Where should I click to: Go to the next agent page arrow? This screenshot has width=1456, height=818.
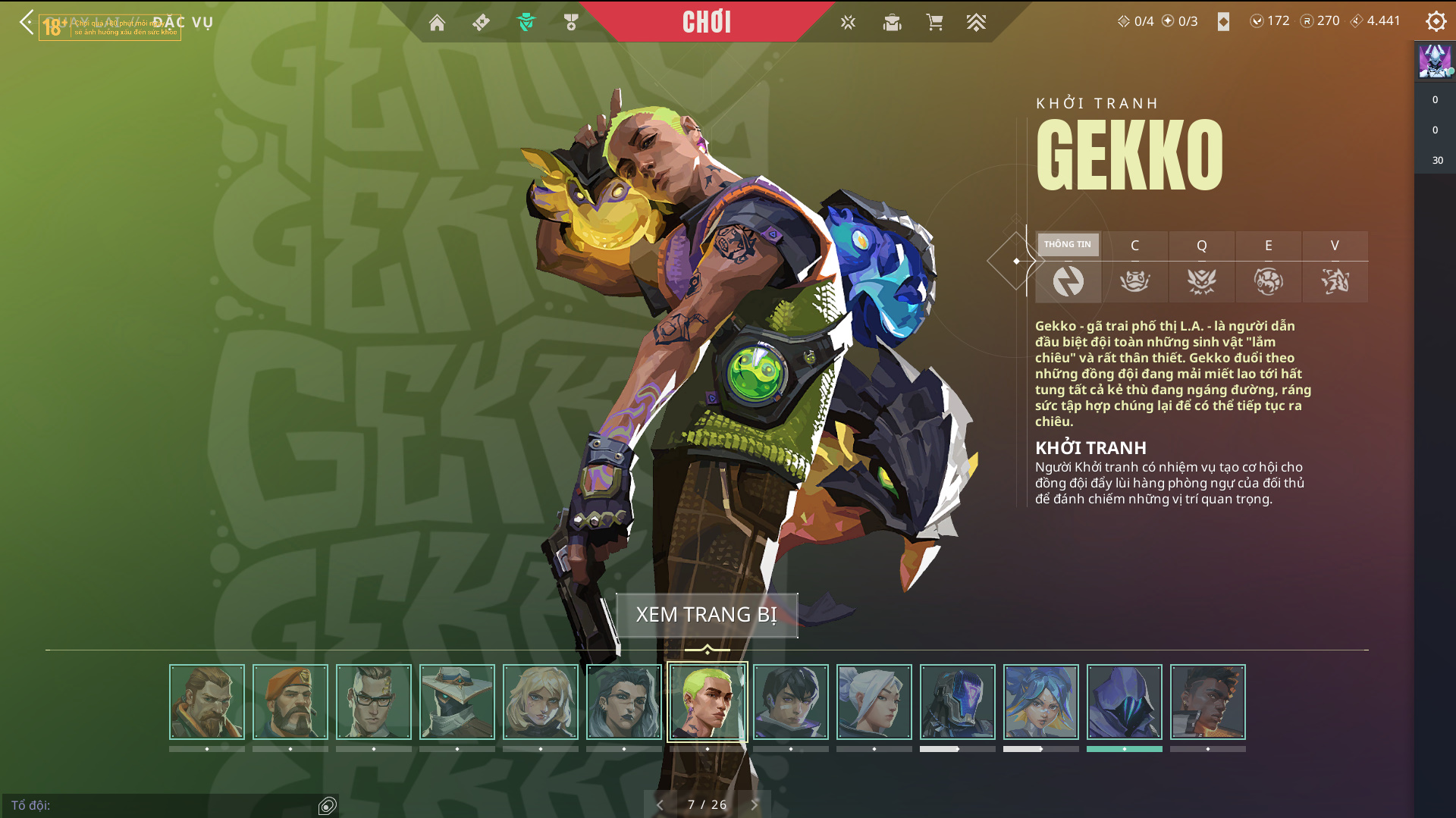point(754,804)
